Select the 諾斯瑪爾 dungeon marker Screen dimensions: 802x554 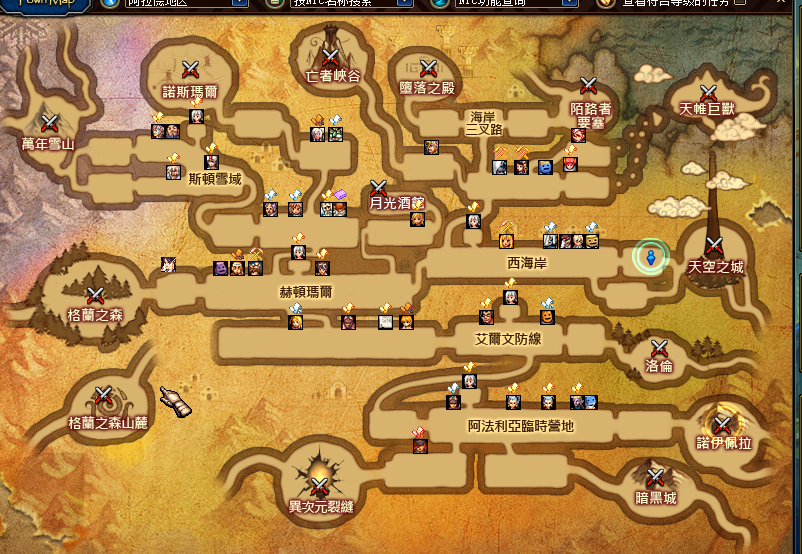pyautogui.click(x=191, y=69)
